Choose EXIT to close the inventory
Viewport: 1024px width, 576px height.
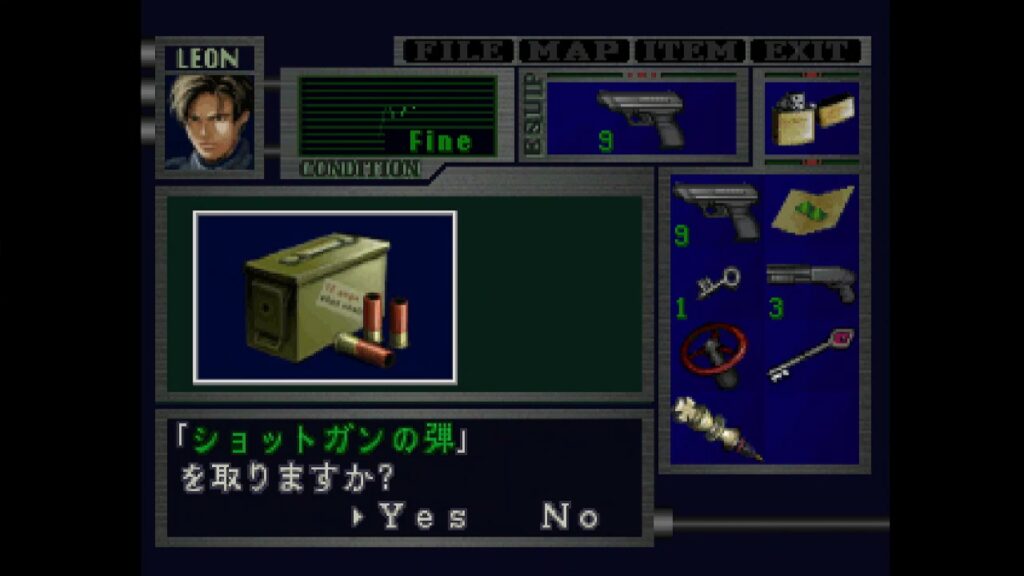pos(806,51)
